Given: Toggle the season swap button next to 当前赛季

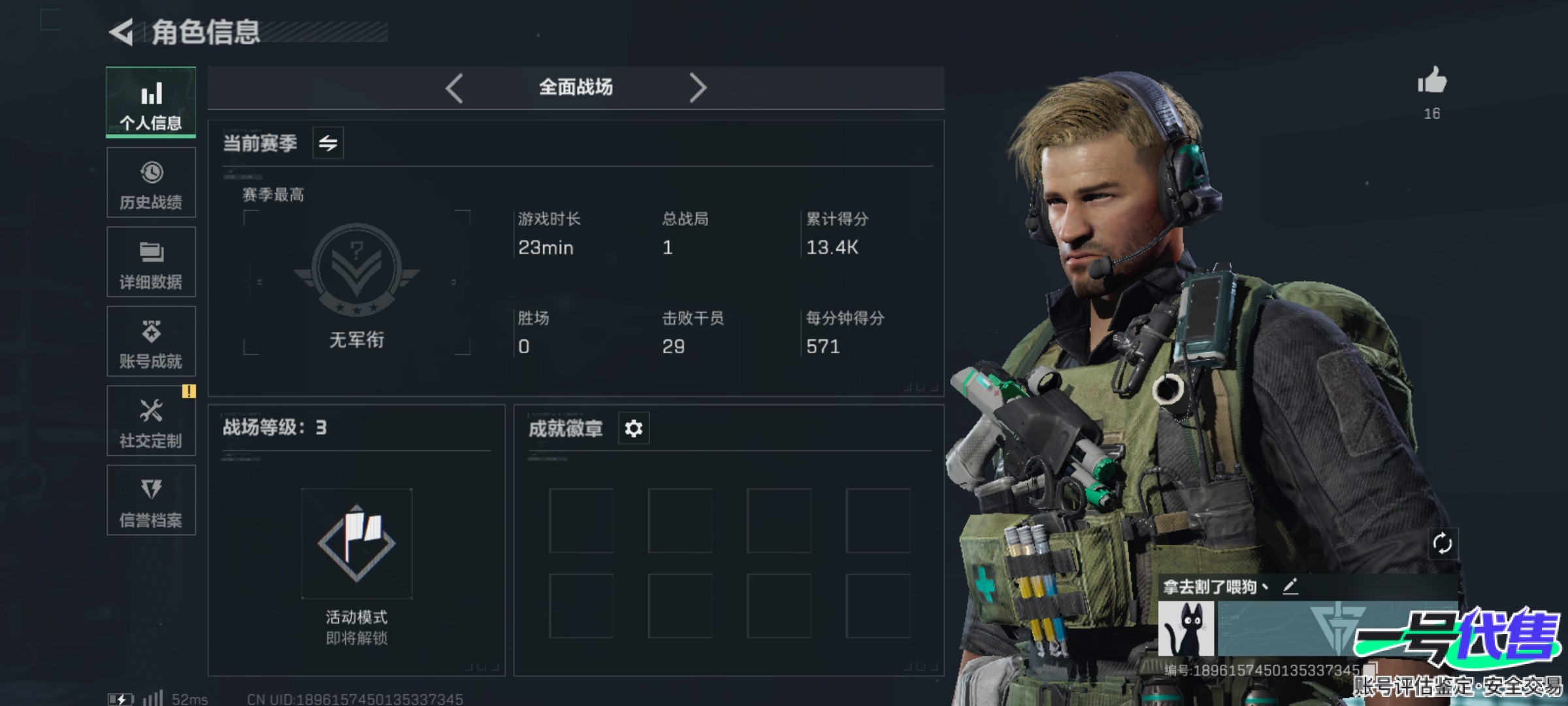Looking at the screenshot, I should click(328, 143).
